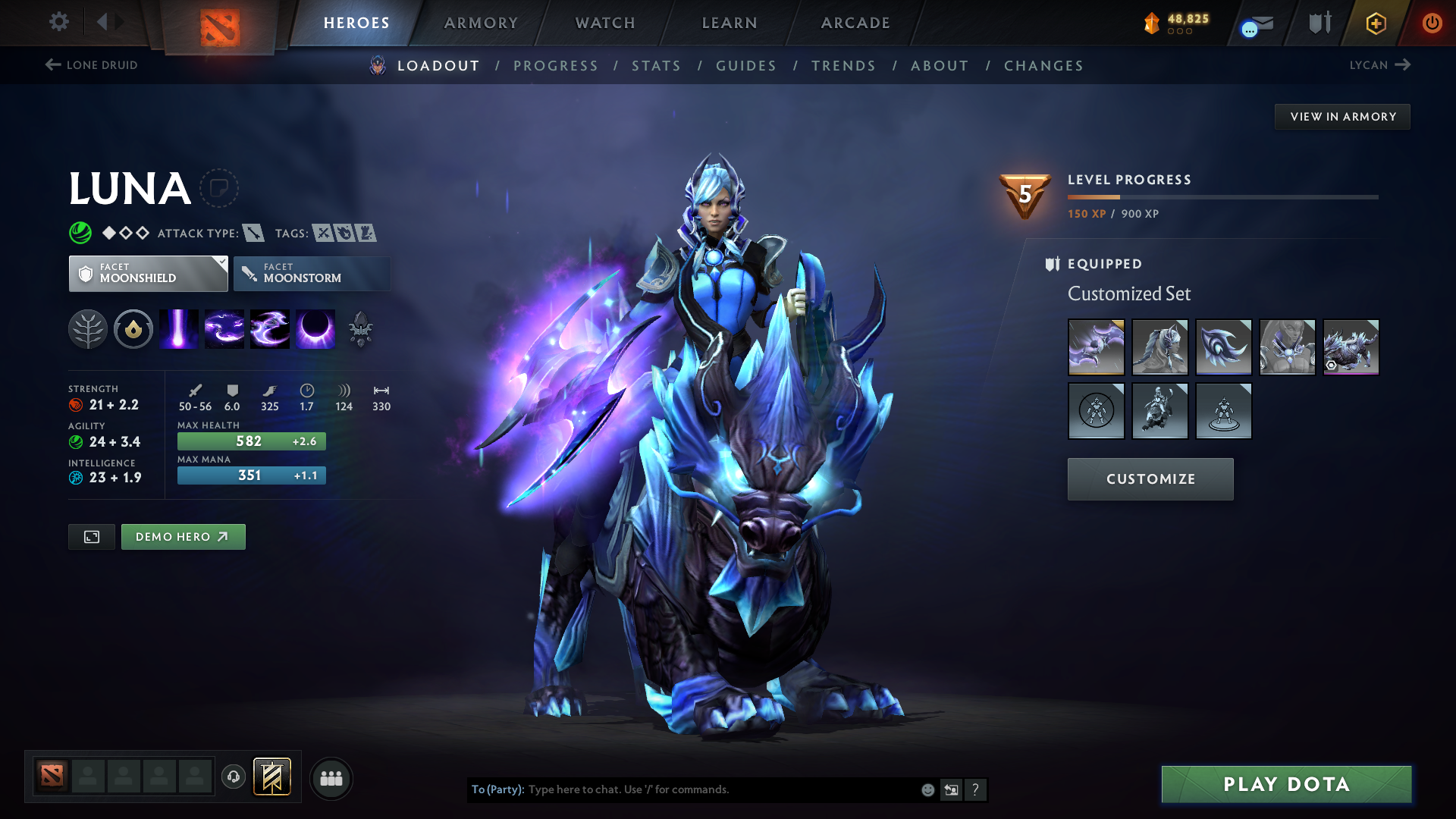
Task: Open the STATS page for Luna
Action: 656,65
